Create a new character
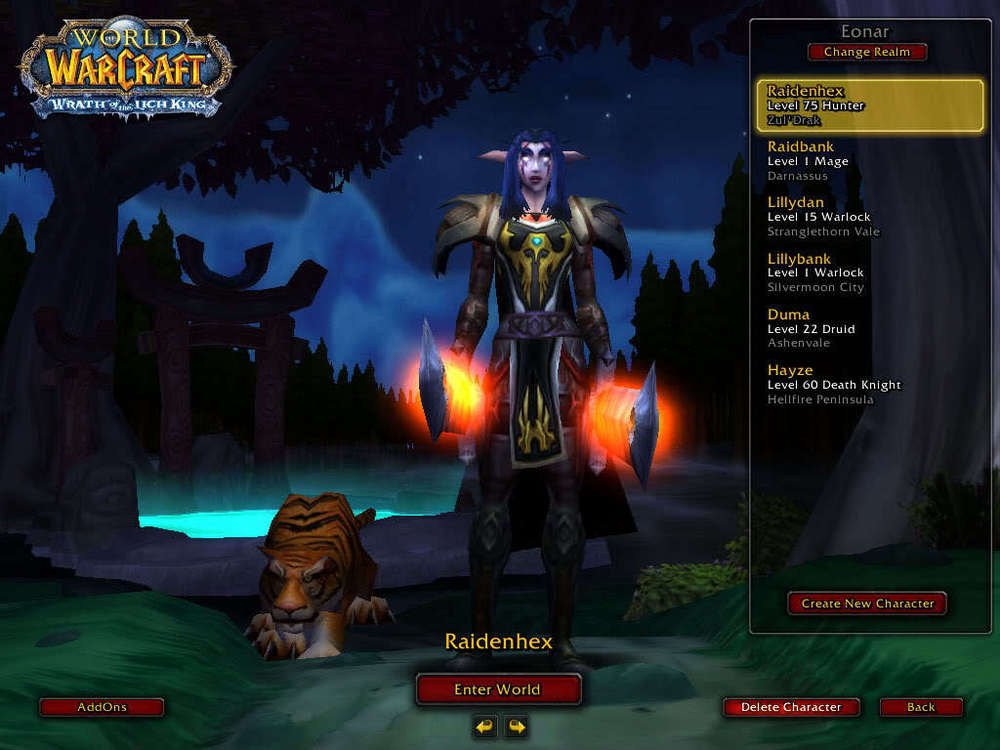Screen dimensions: 1000x750 point(867,603)
